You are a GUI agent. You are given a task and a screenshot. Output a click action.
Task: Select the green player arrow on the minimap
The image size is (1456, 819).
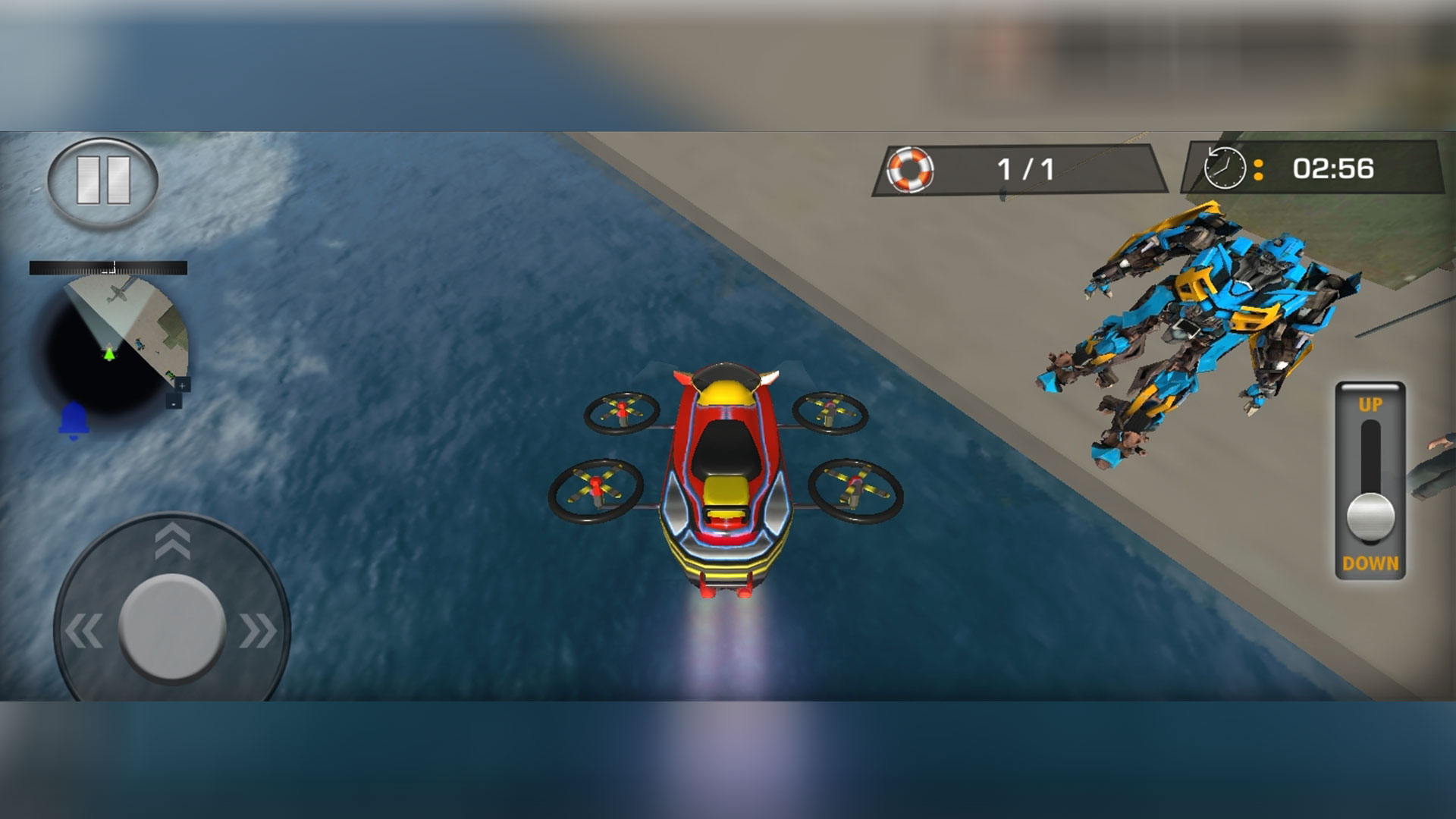109,354
